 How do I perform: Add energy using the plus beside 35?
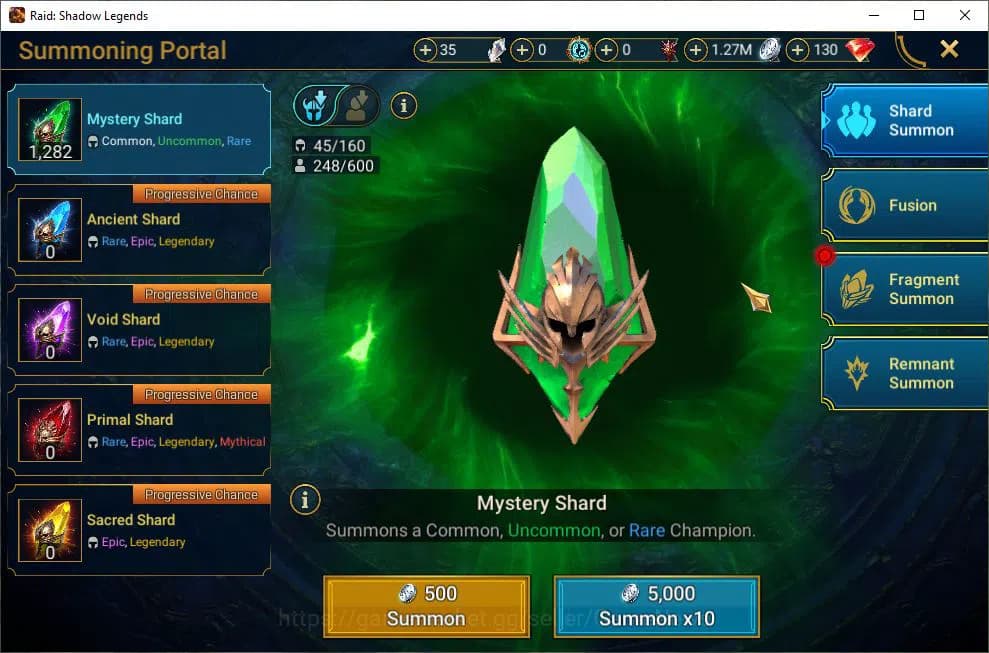coord(426,50)
